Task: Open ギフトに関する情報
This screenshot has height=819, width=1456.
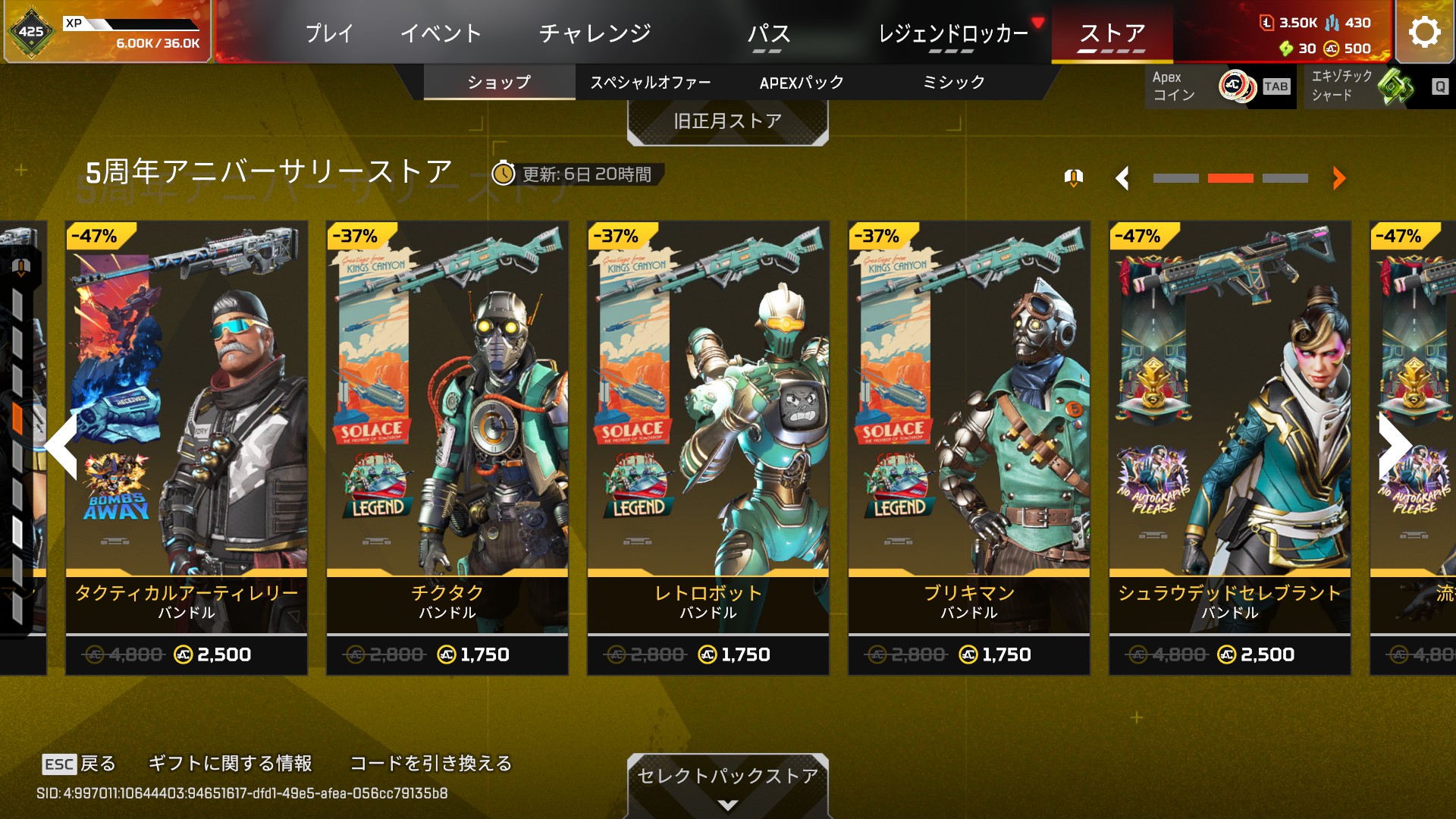Action: [x=230, y=763]
